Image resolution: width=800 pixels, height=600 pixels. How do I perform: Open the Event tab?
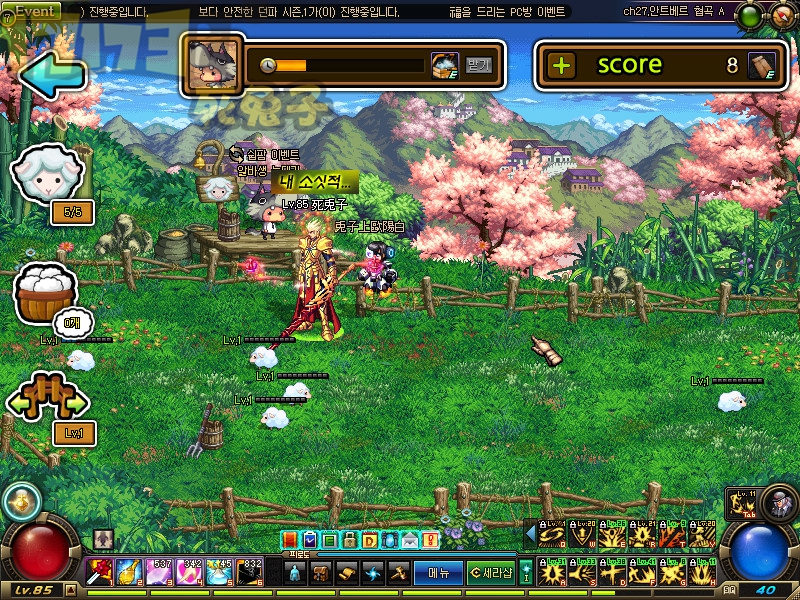pos(34,11)
